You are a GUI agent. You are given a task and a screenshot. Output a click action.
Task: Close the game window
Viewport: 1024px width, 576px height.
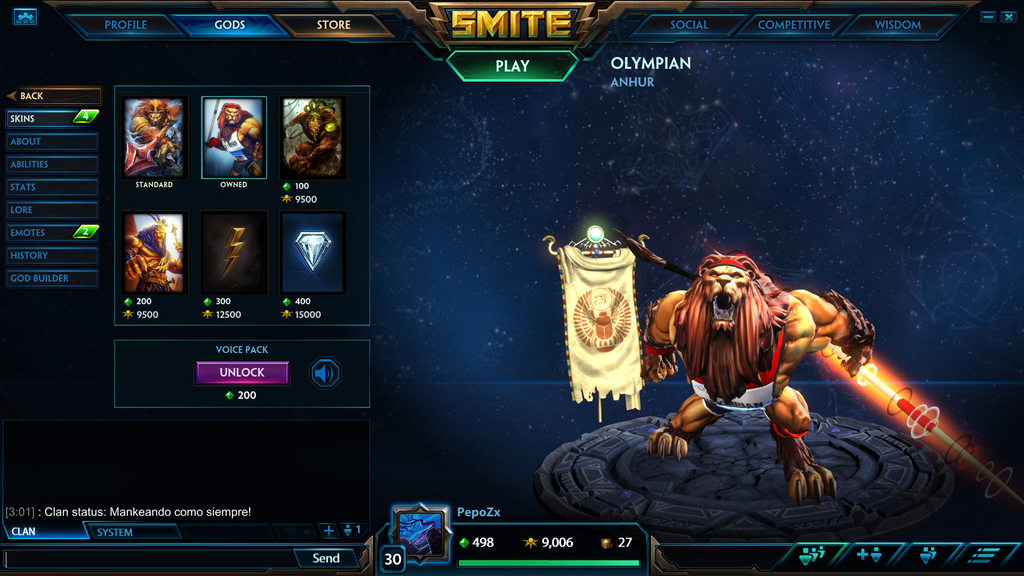[1008, 17]
